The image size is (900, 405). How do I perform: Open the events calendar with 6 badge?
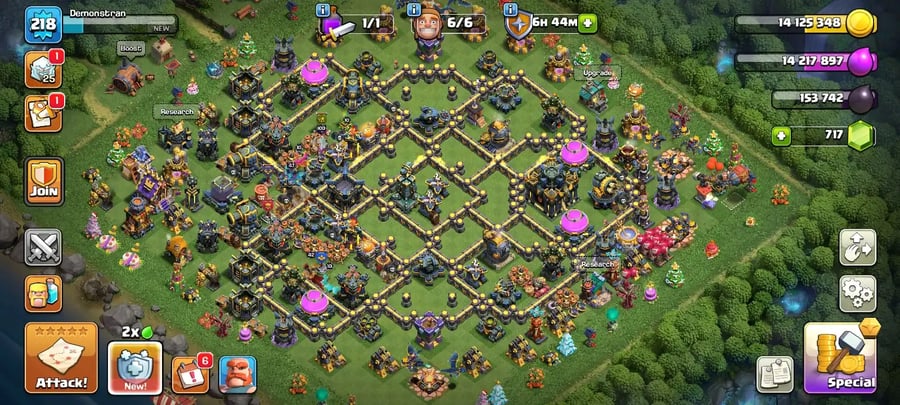coord(189,374)
